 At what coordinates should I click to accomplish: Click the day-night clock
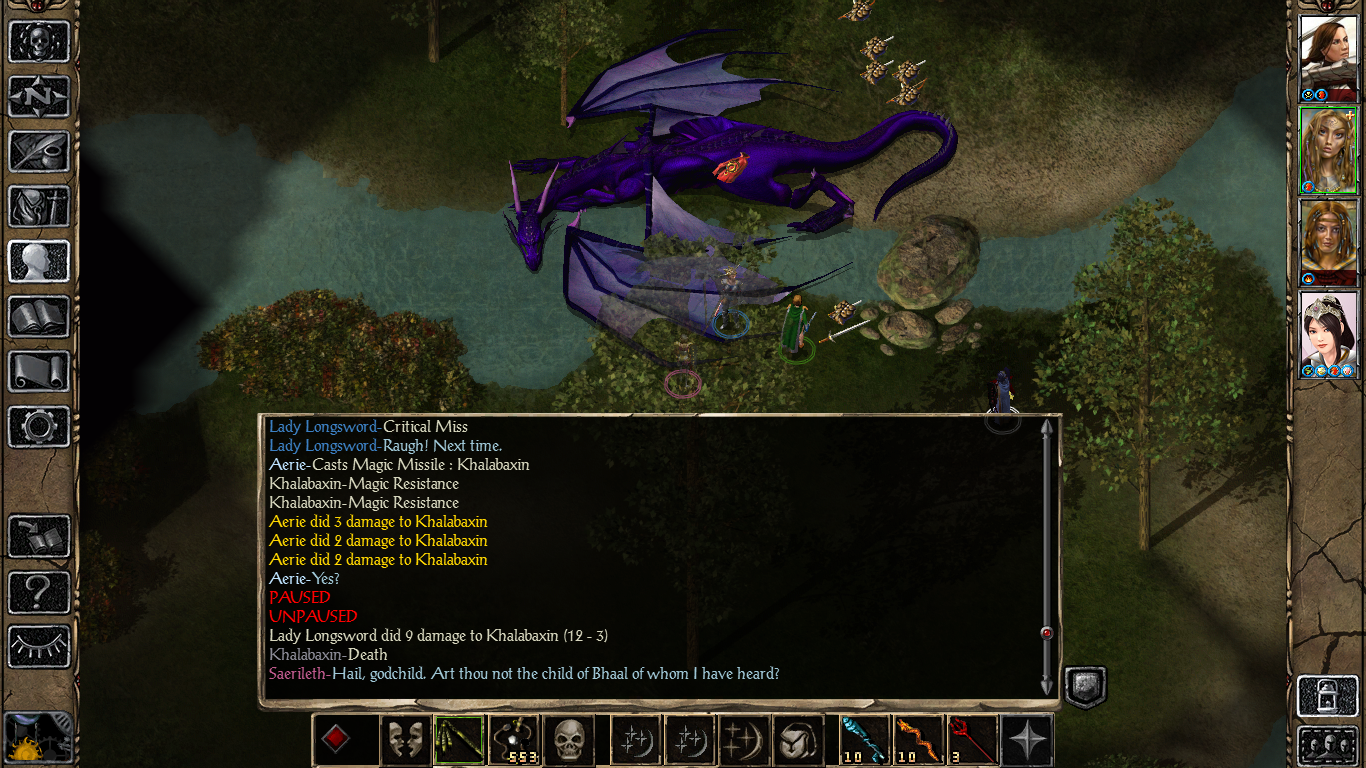(x=37, y=739)
